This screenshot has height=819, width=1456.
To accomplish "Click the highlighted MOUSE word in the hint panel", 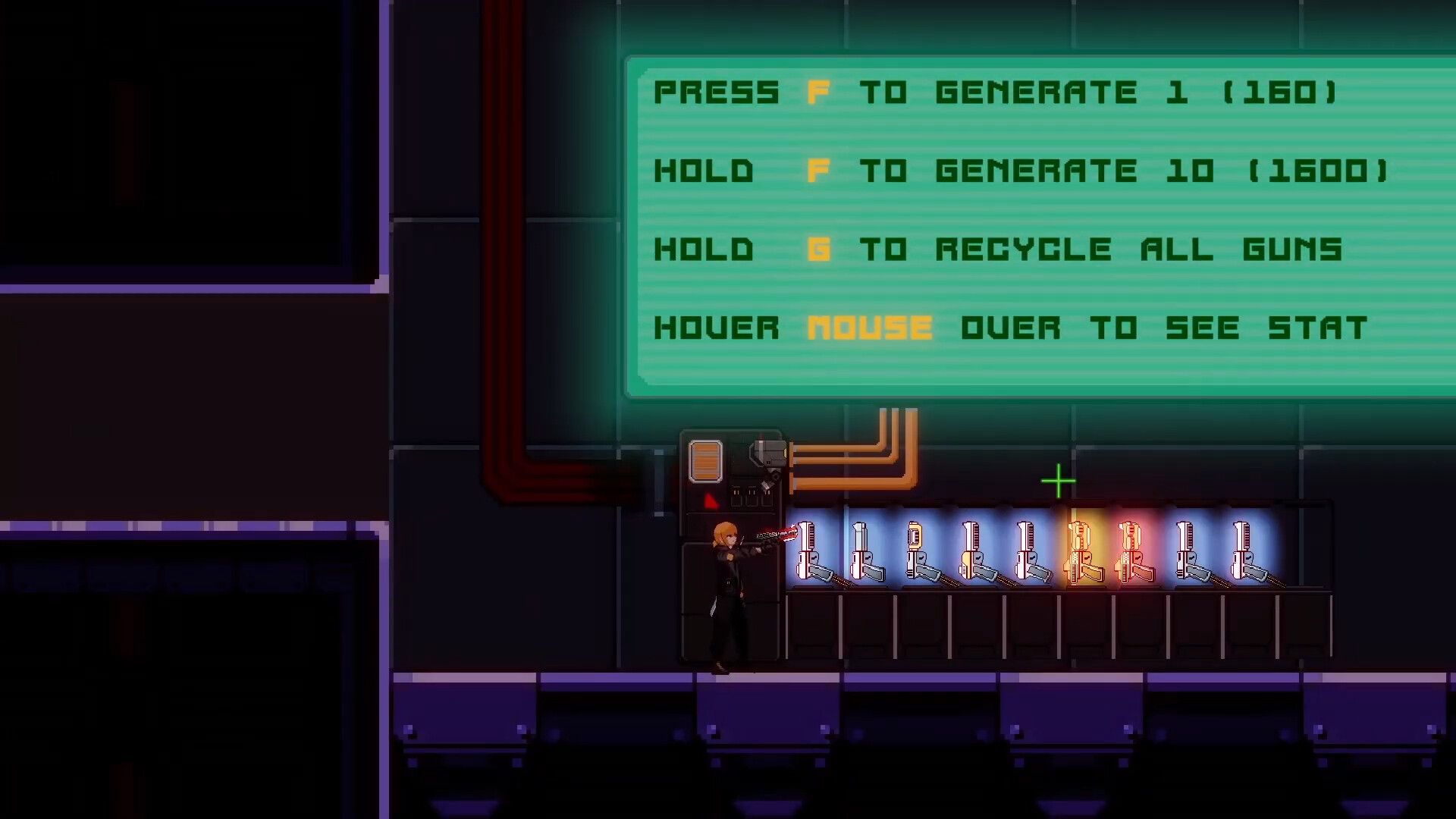I will click(870, 328).
